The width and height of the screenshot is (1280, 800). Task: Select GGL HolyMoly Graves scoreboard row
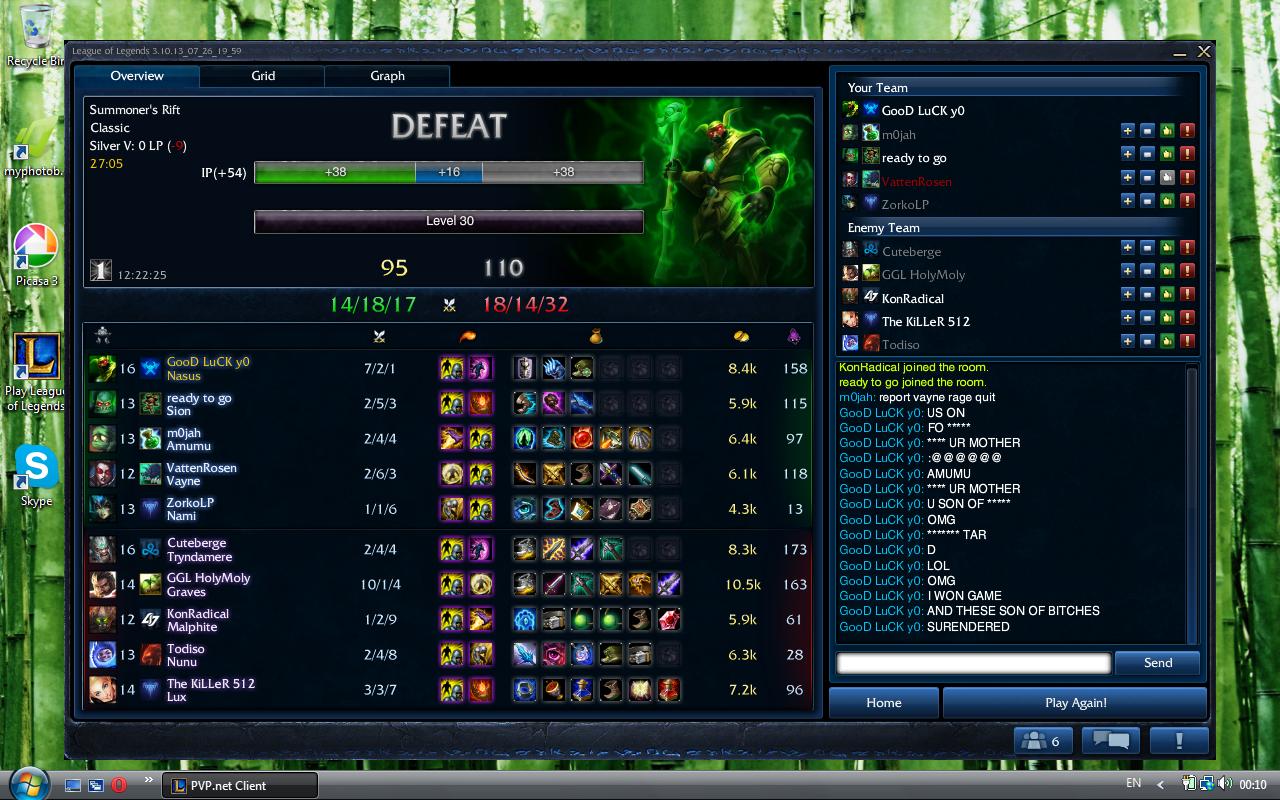[448, 584]
